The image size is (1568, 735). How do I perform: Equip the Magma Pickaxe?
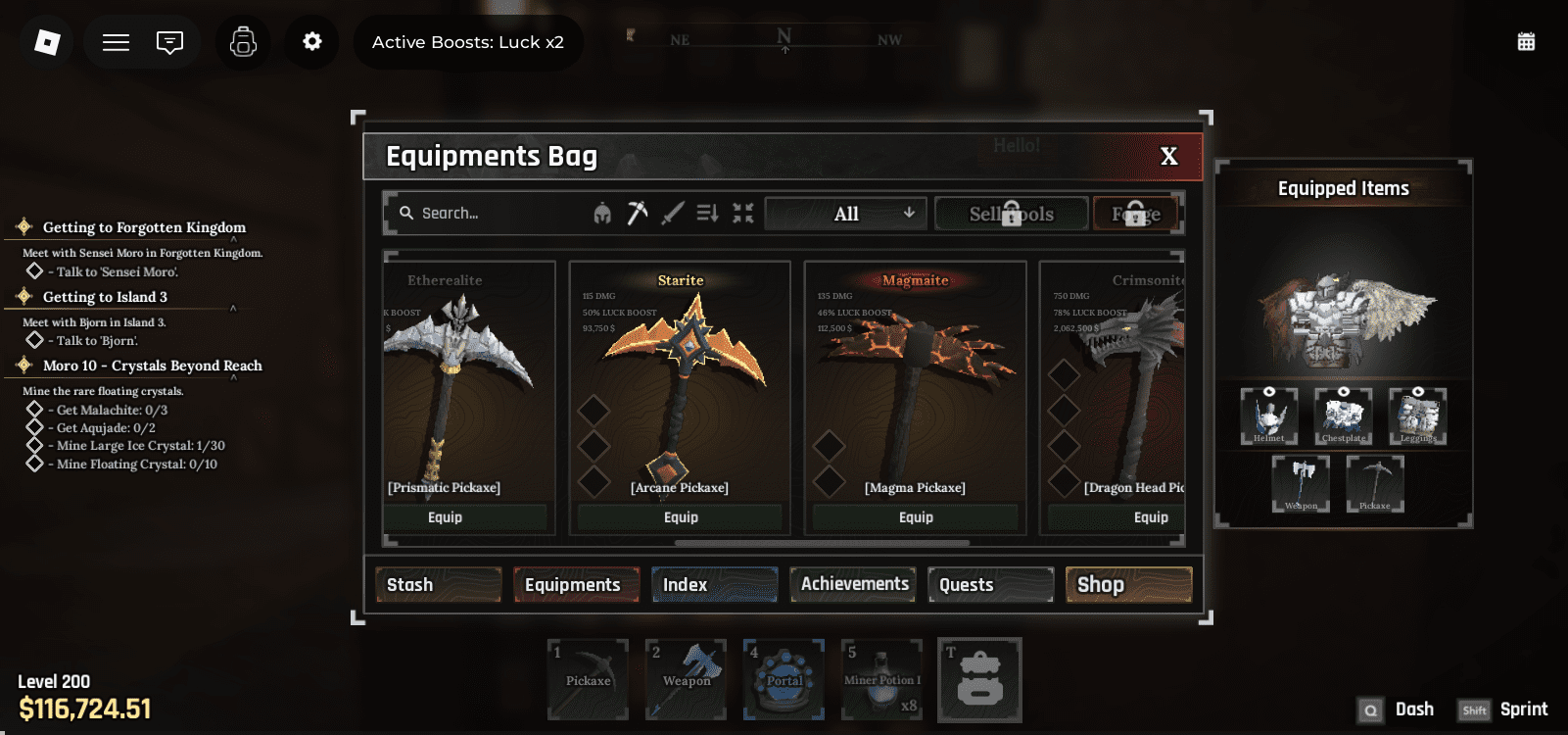point(916,517)
